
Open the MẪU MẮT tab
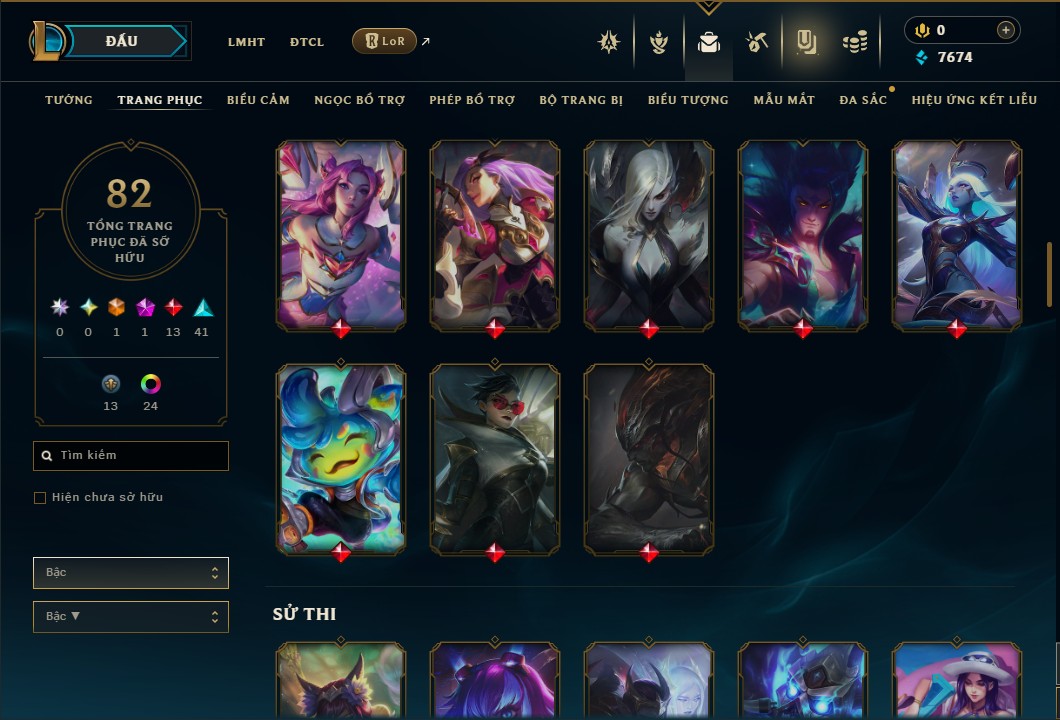(x=784, y=100)
